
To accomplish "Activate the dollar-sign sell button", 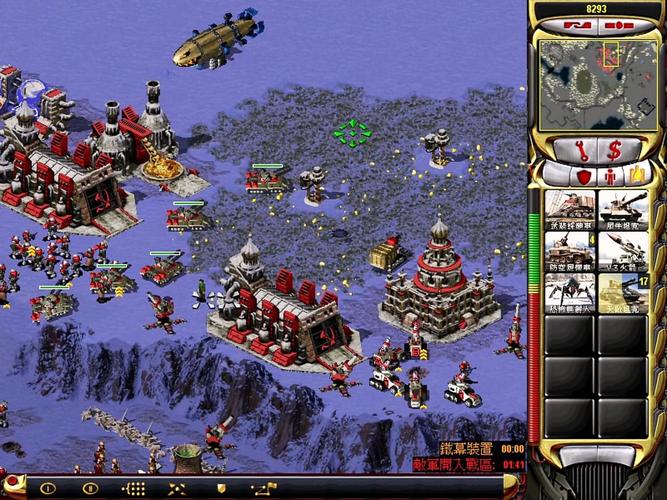I will pyautogui.click(x=614, y=150).
